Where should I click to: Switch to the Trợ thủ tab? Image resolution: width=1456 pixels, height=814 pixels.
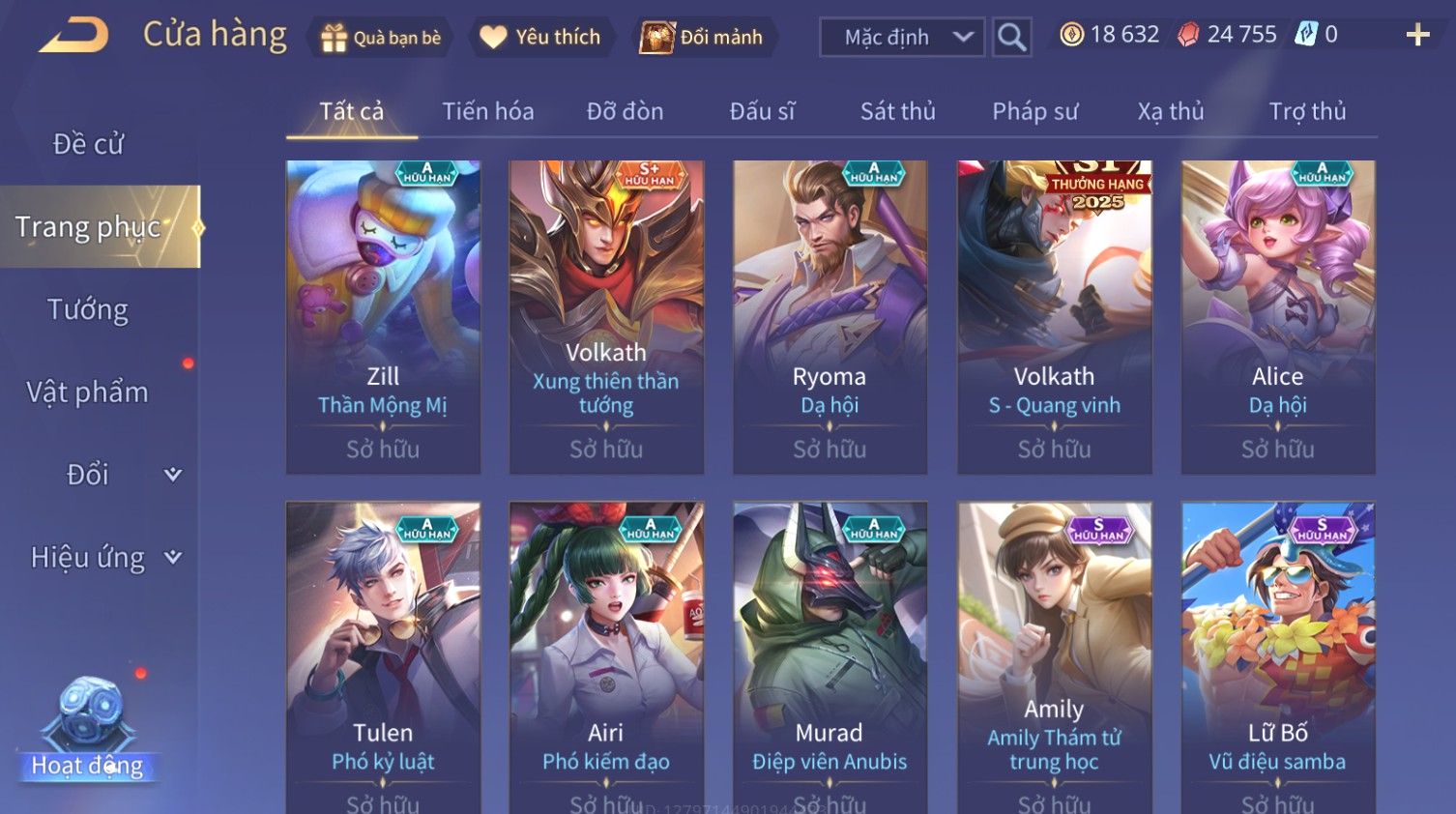(x=1307, y=112)
